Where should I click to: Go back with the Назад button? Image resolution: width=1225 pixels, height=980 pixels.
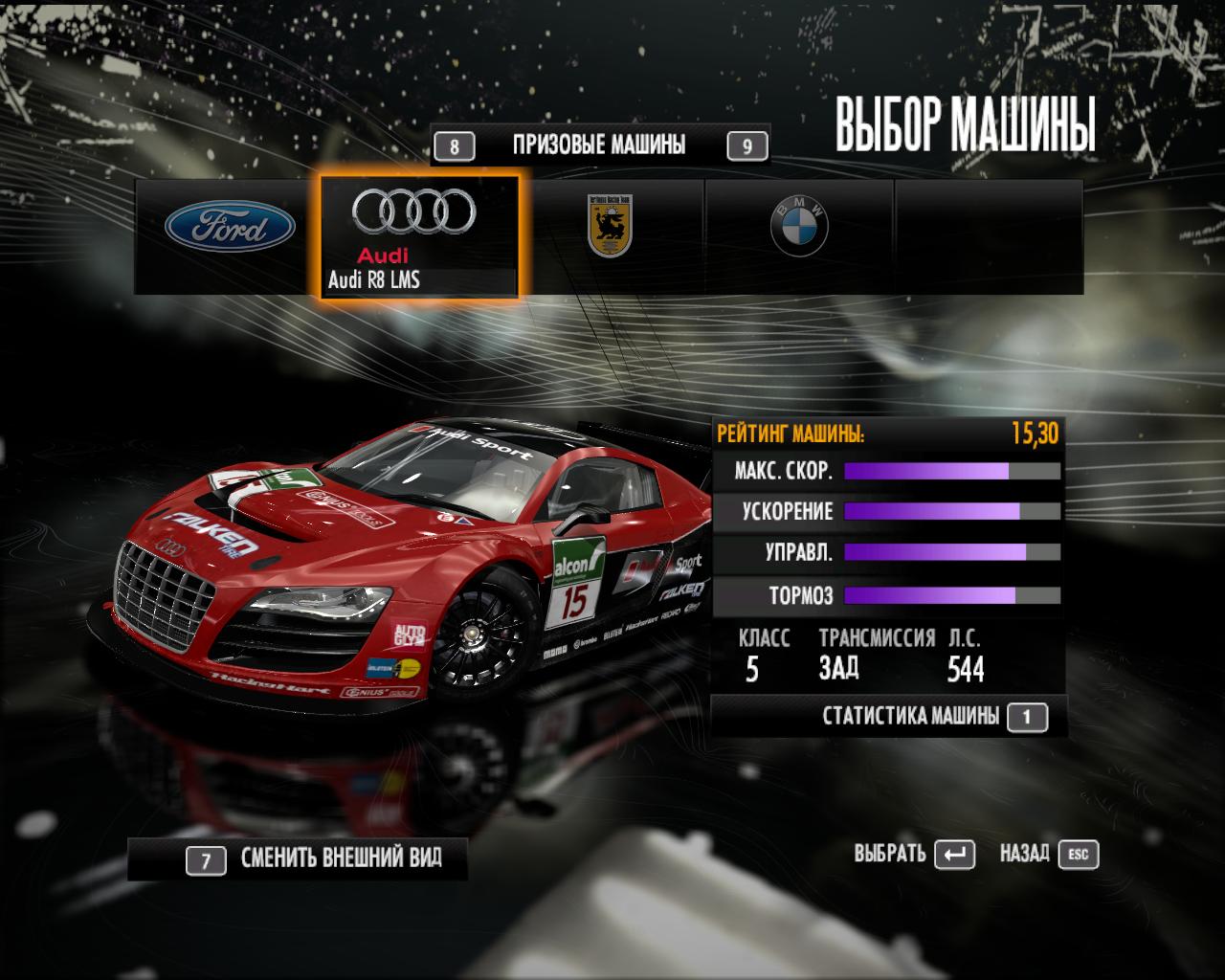point(1049,854)
